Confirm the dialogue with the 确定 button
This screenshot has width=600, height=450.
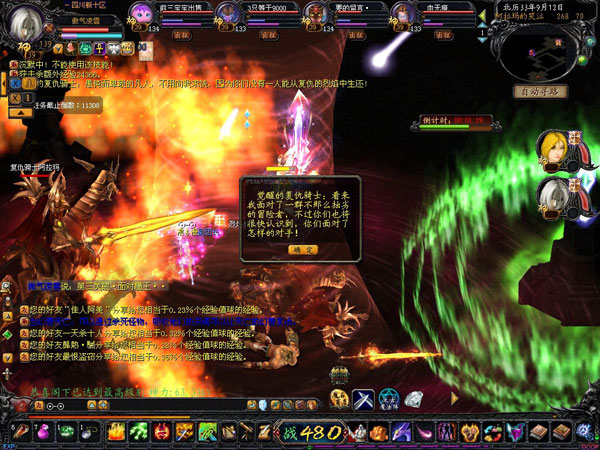(x=303, y=248)
